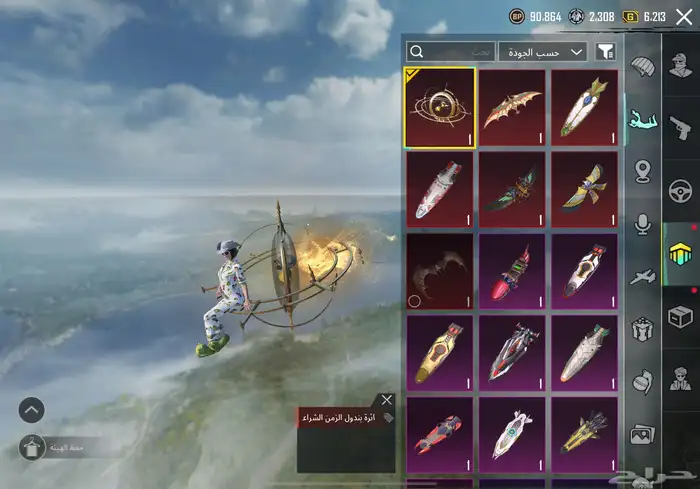Save outfit with the hanger button
The image size is (700, 489).
pyautogui.click(x=31, y=447)
